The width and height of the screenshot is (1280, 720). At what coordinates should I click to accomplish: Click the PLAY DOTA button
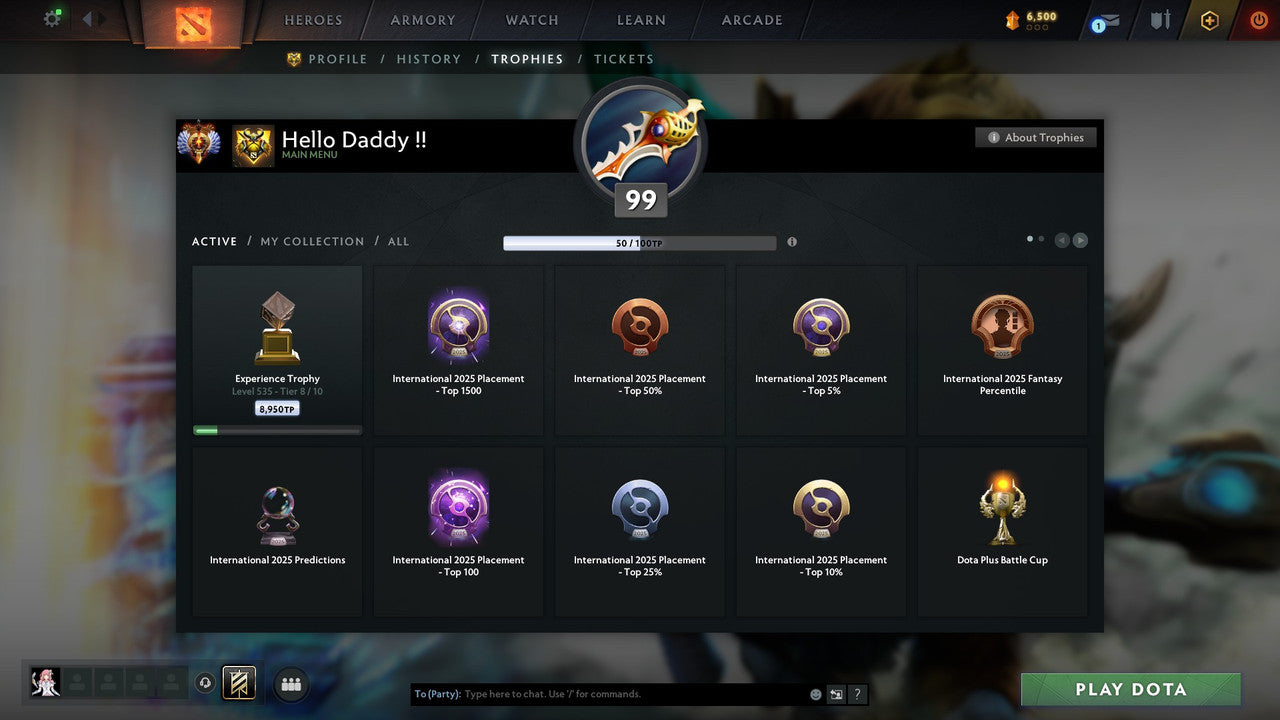coord(1130,689)
